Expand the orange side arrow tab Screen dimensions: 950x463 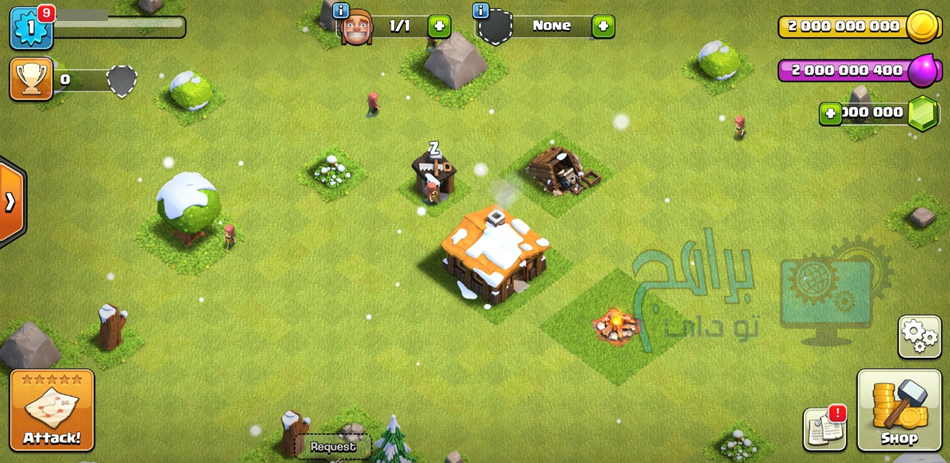tap(10, 202)
